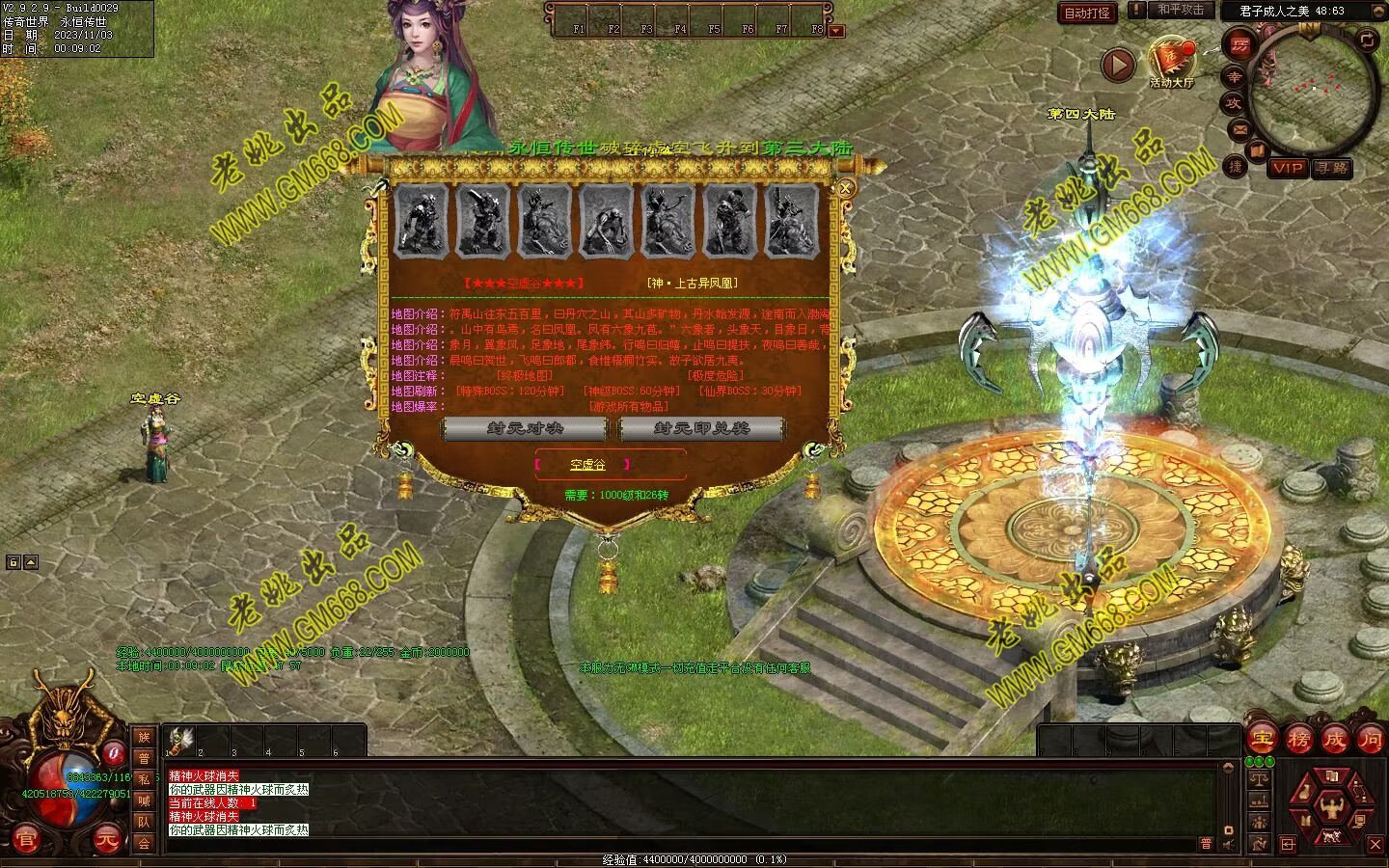This screenshot has height=868, width=1389.
Task: Activate 寻路 pathfinding
Action: pyautogui.click(x=1332, y=168)
